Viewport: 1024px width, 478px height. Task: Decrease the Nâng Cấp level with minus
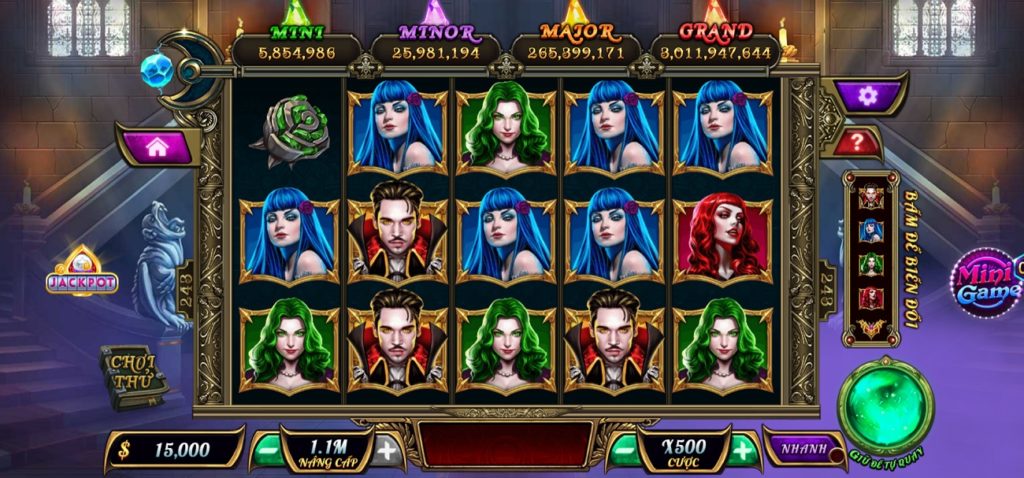coord(265,450)
